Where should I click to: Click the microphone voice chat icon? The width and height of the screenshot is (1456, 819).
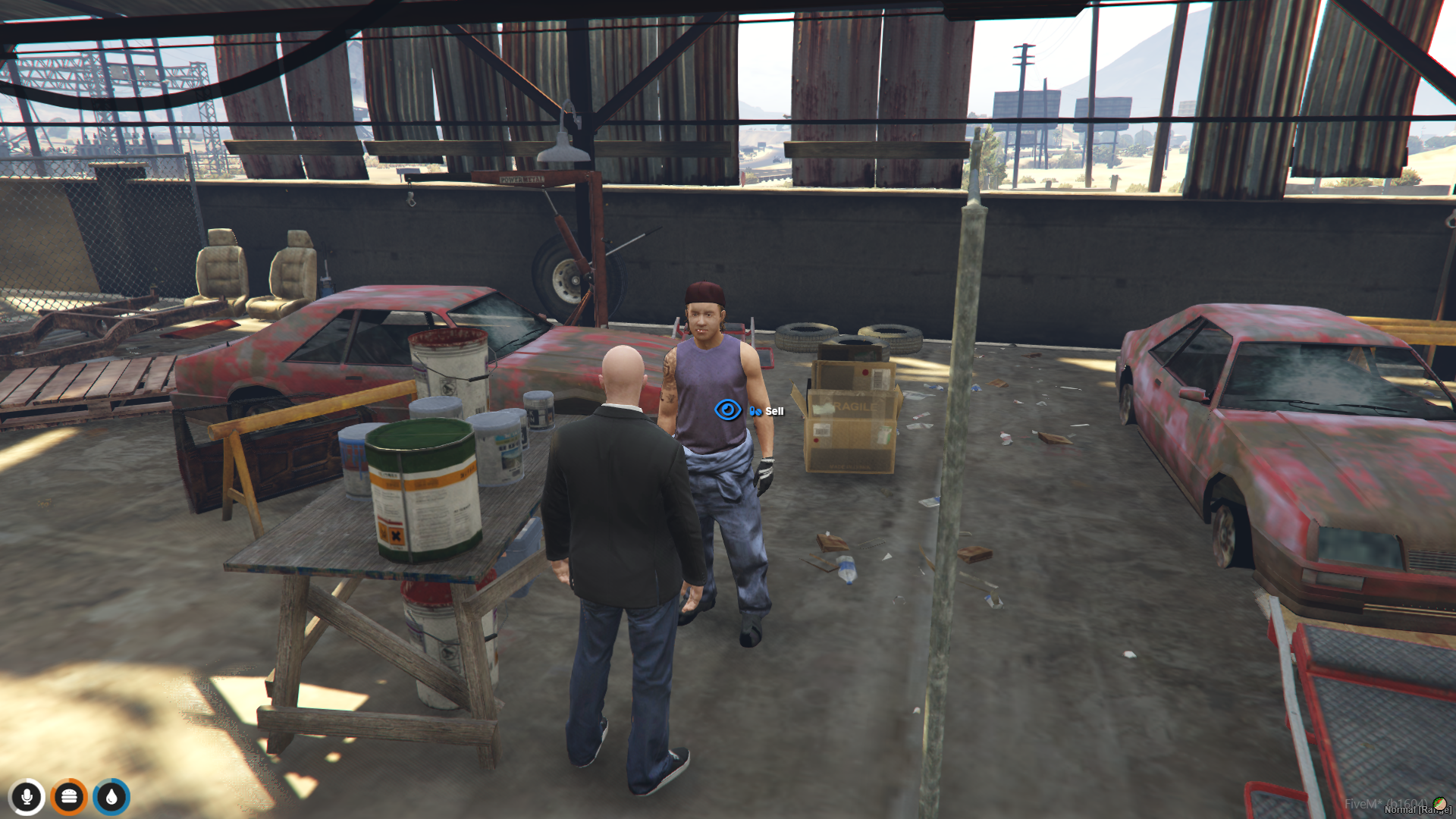[x=28, y=796]
